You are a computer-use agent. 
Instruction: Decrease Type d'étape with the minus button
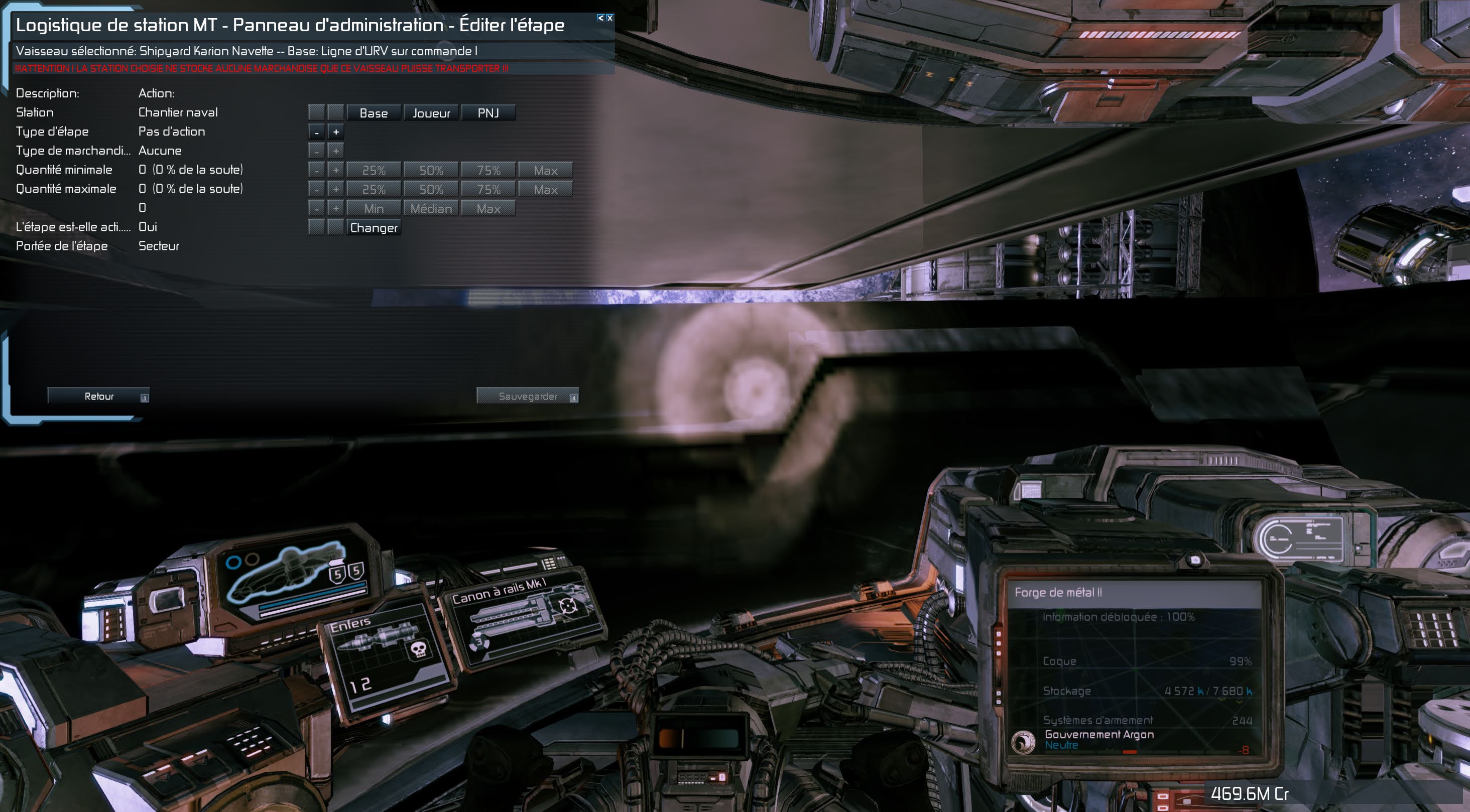click(x=317, y=132)
